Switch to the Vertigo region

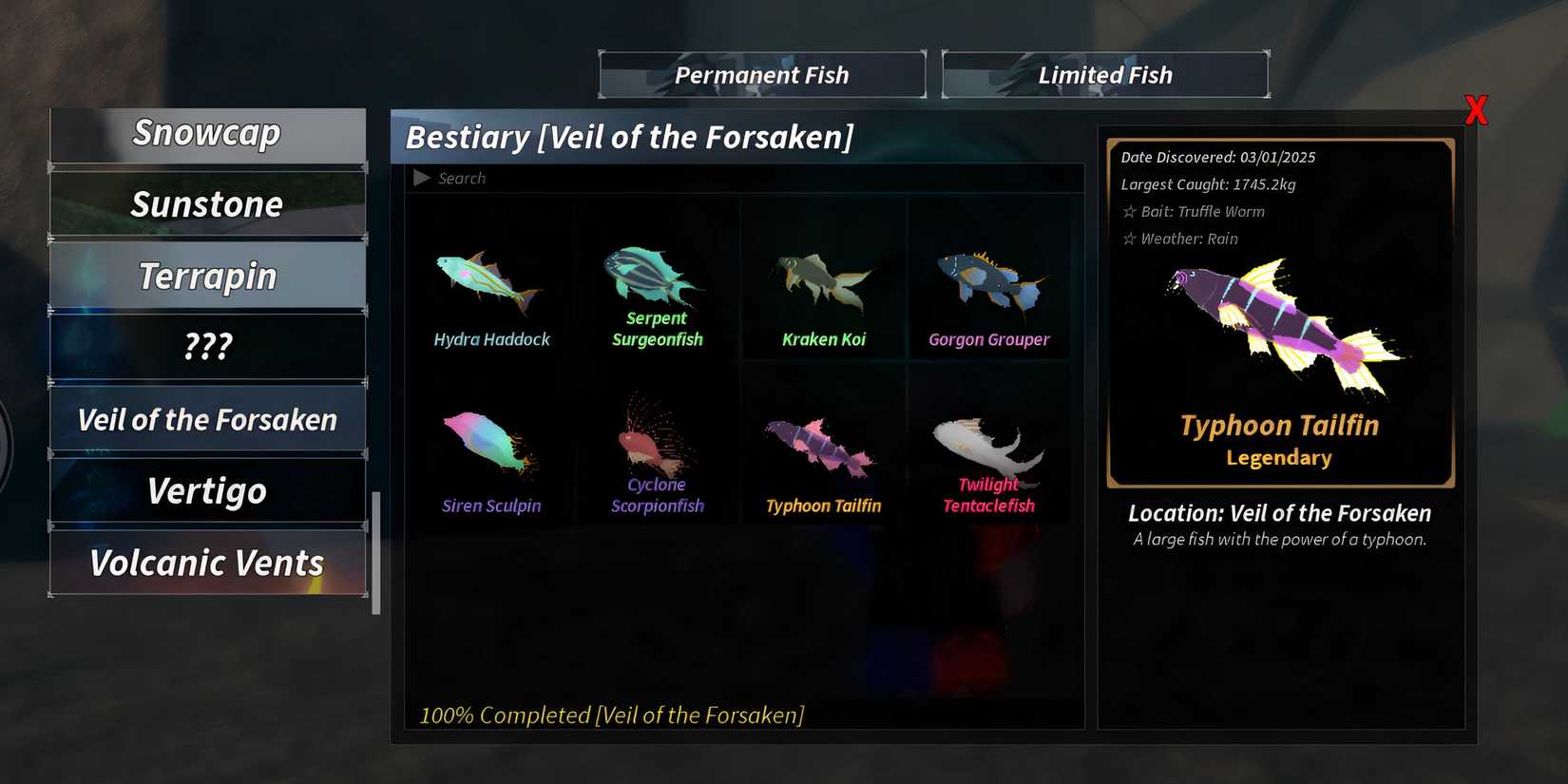207,491
